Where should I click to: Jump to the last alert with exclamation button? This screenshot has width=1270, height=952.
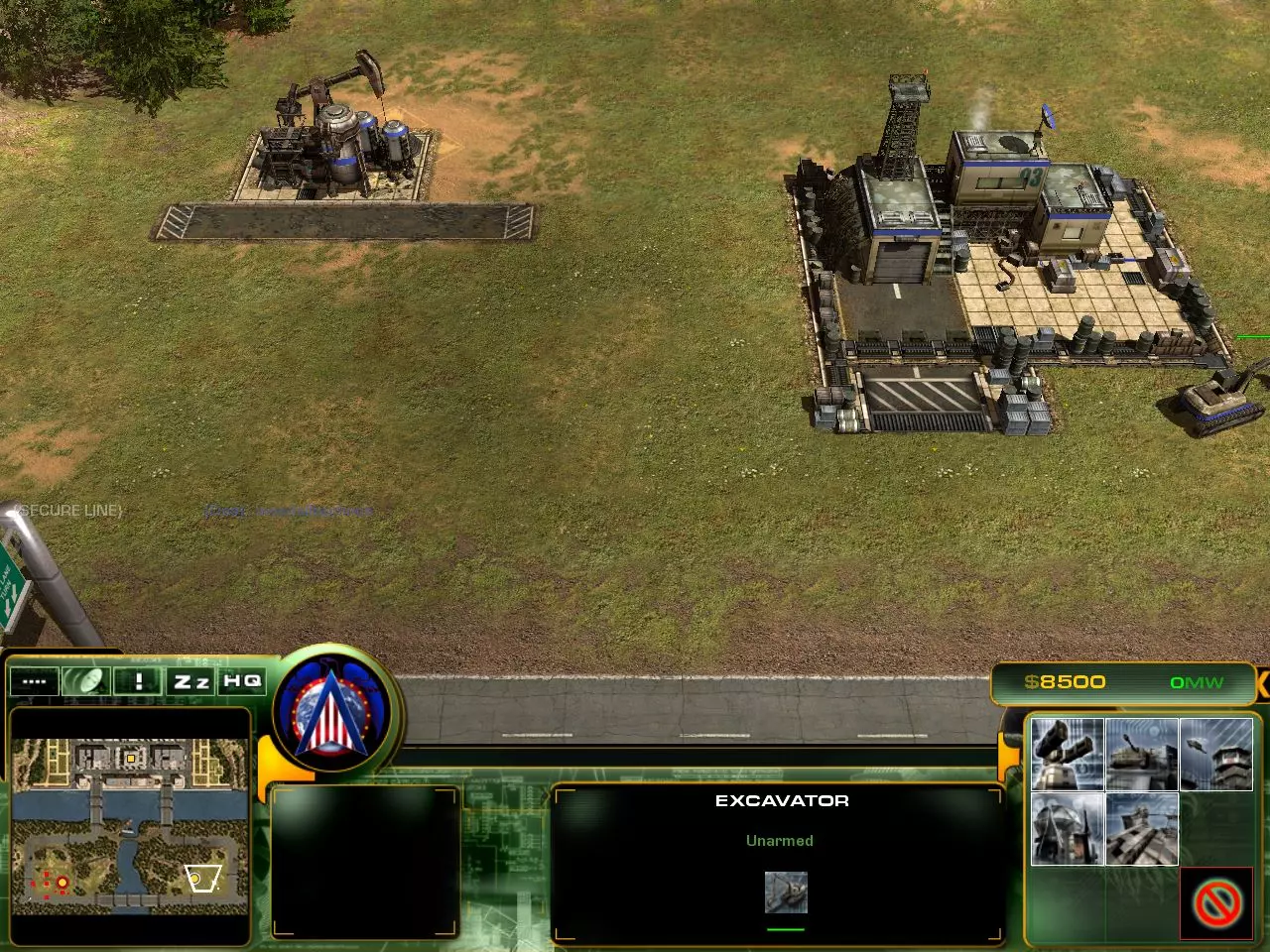(x=139, y=681)
